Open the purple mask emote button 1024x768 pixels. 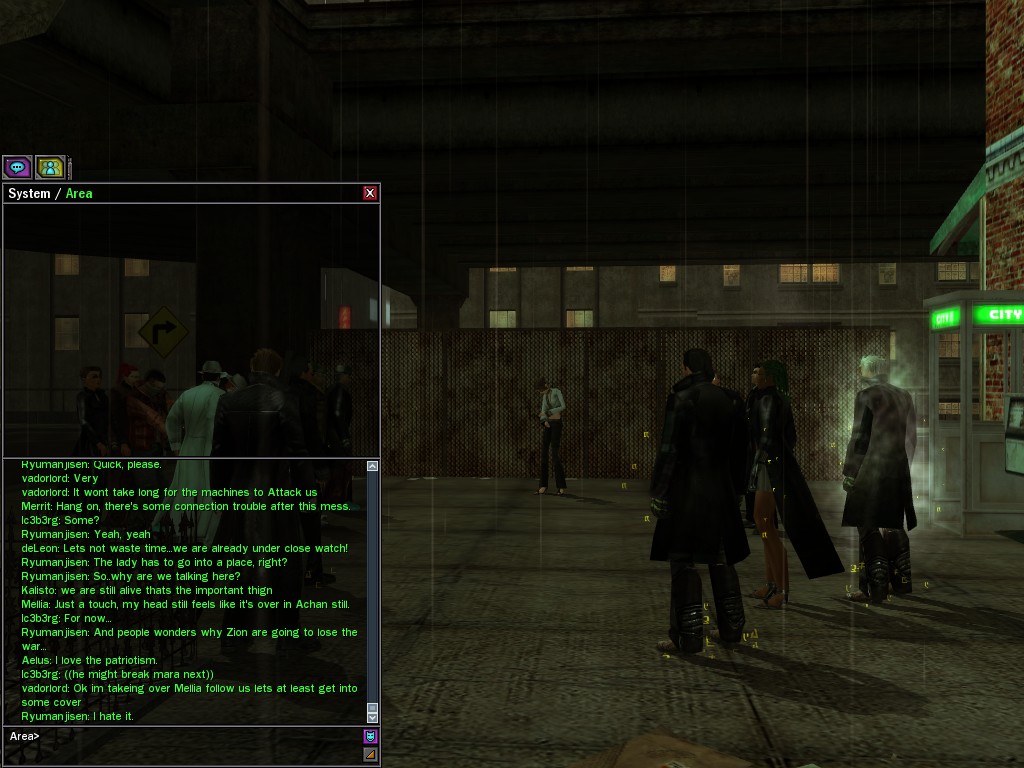370,736
